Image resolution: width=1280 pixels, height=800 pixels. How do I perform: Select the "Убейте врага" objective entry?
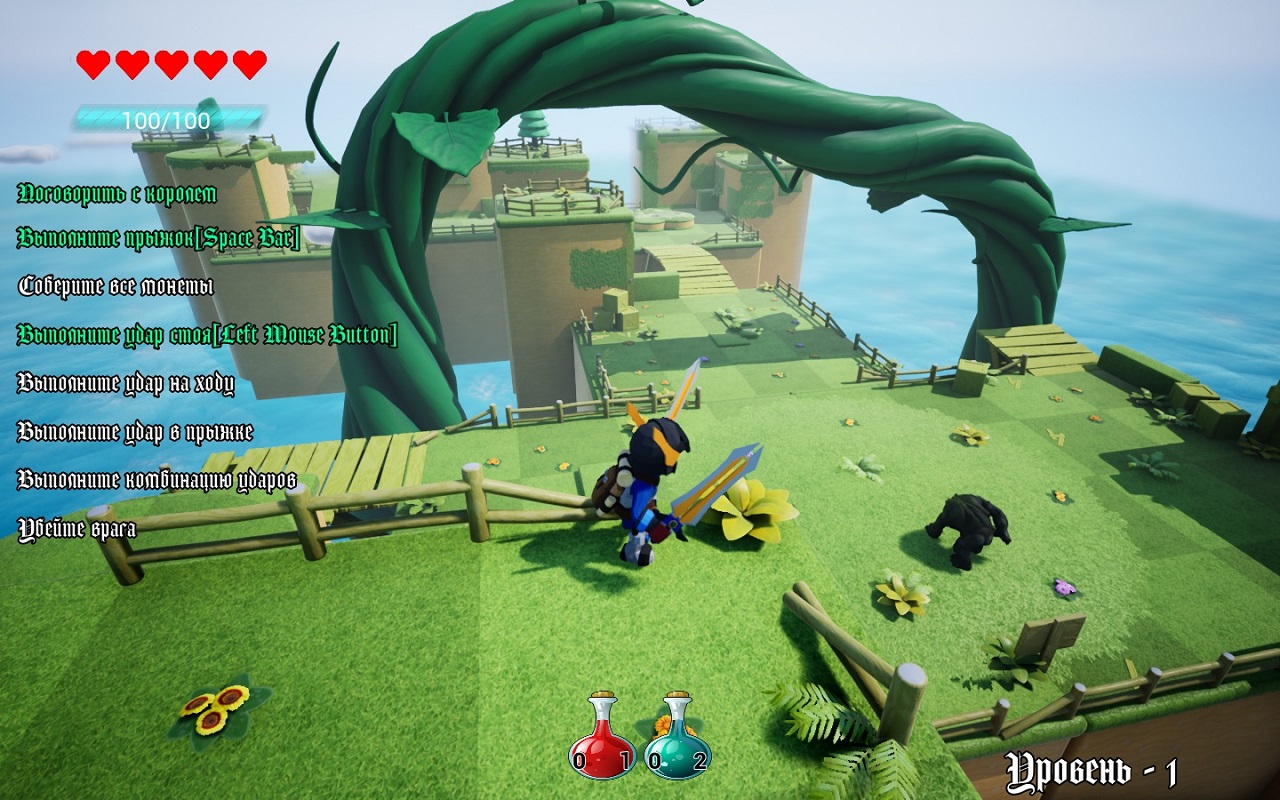pos(77,529)
